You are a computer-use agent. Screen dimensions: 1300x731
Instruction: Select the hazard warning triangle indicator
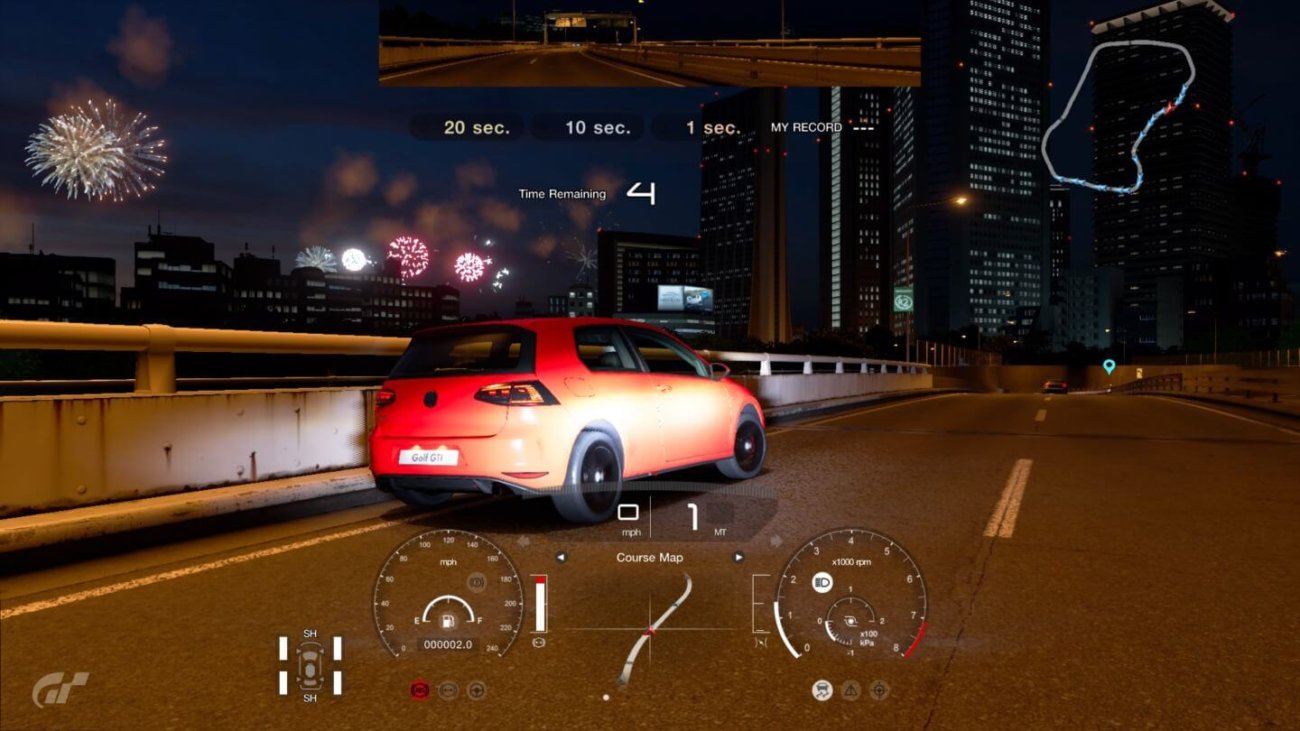(850, 690)
